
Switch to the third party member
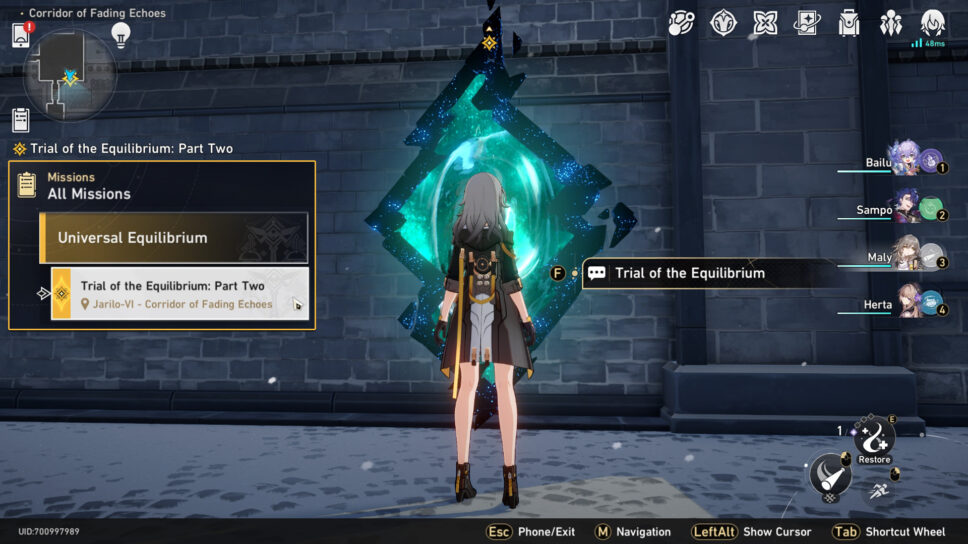point(909,256)
